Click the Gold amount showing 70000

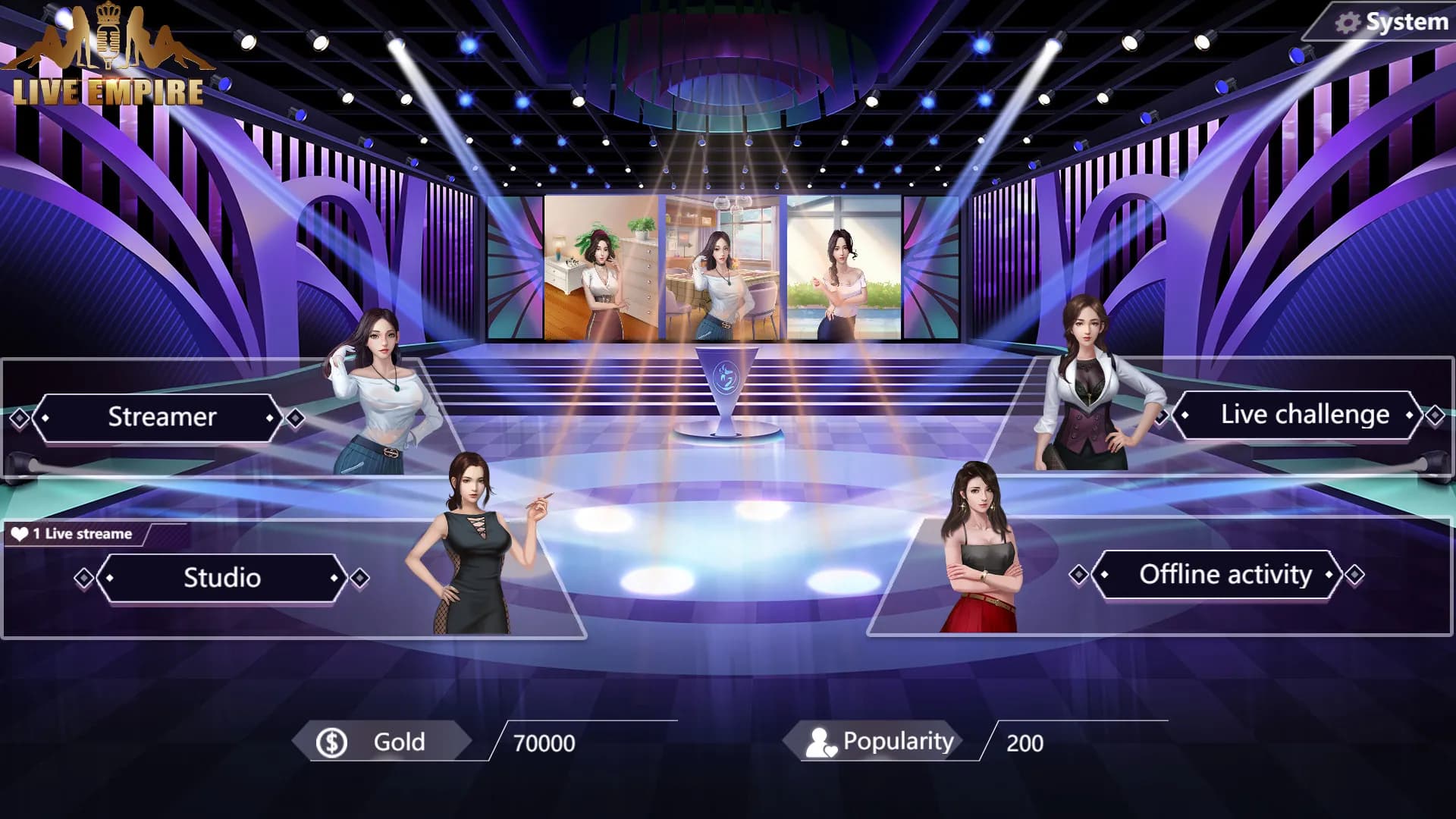pos(544,744)
